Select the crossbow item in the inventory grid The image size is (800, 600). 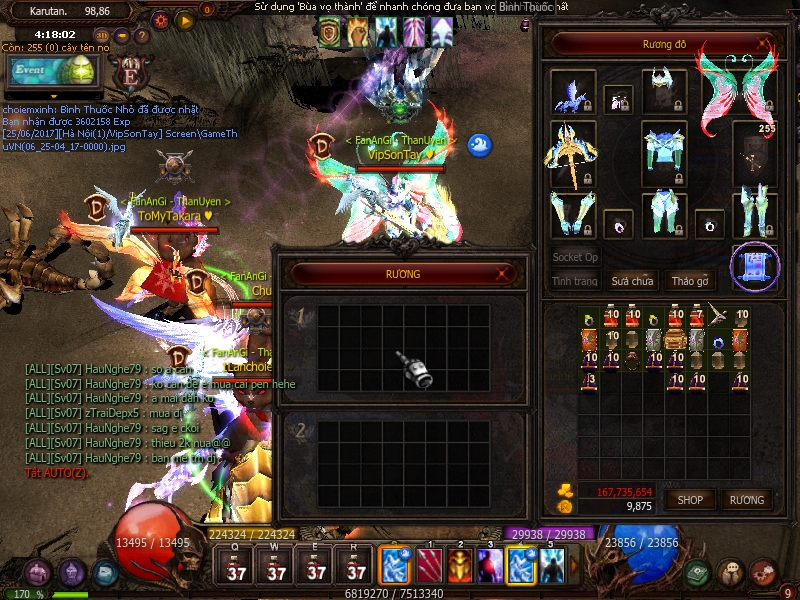pos(716,316)
